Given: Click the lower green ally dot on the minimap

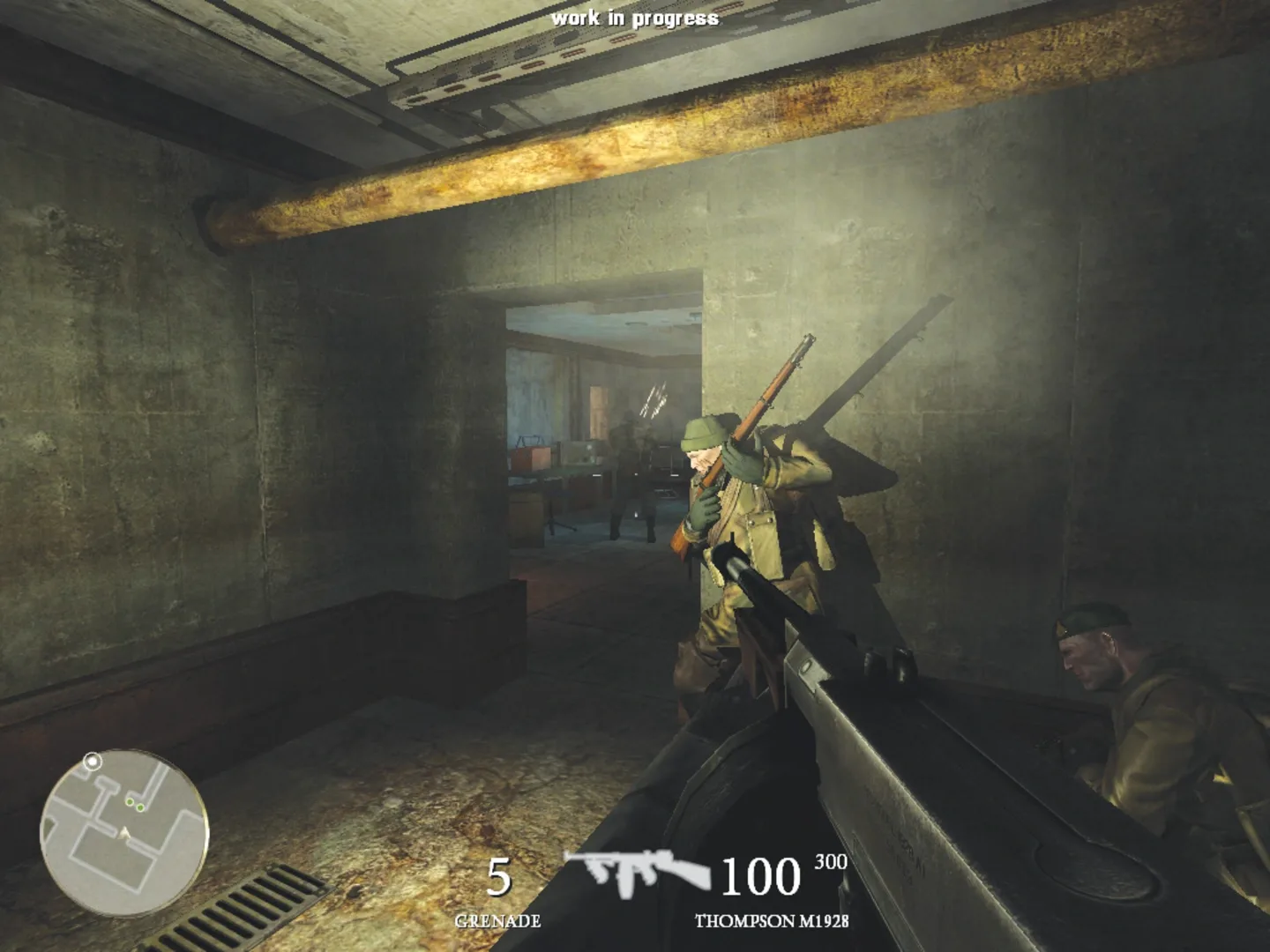Looking at the screenshot, I should (x=140, y=807).
